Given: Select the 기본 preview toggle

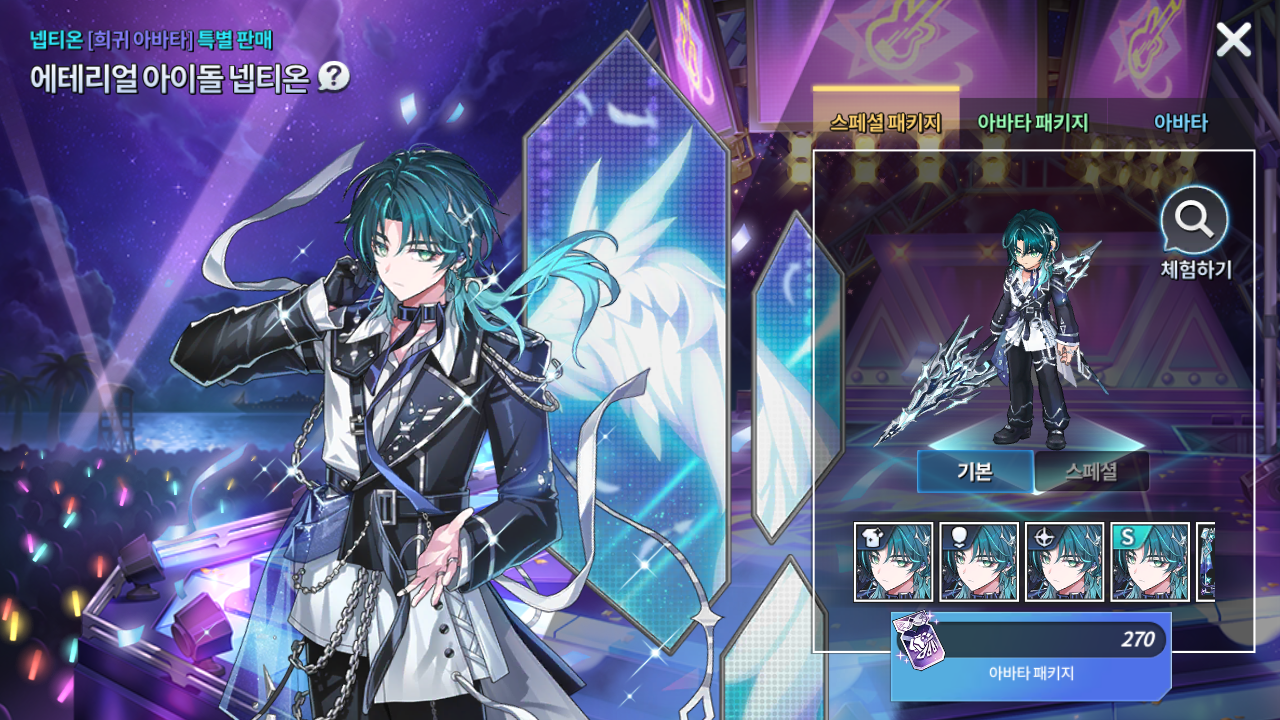Looking at the screenshot, I should coord(975,471).
